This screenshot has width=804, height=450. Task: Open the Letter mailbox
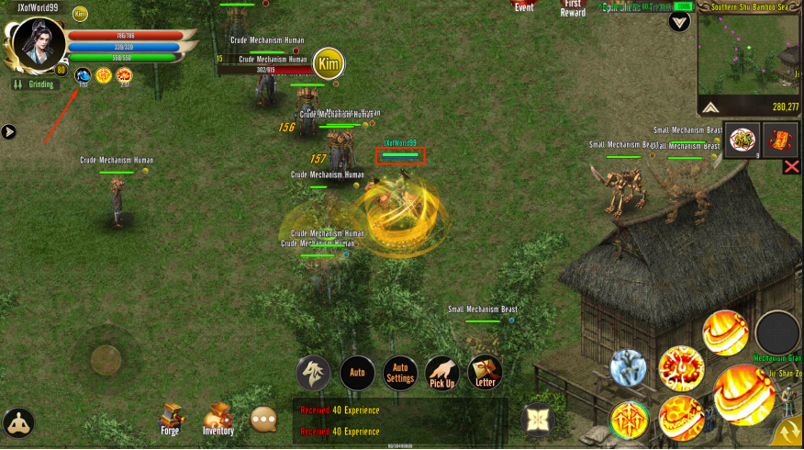(x=485, y=373)
